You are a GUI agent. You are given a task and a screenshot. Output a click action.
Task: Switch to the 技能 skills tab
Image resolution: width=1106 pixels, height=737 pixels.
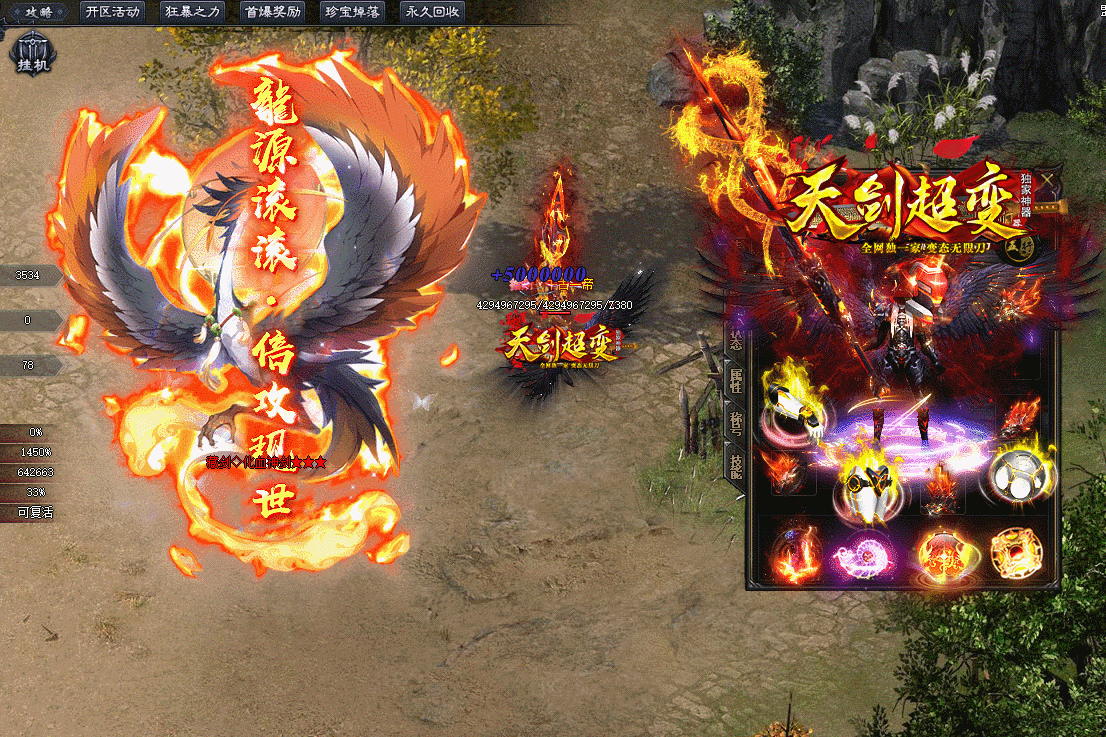[x=735, y=466]
